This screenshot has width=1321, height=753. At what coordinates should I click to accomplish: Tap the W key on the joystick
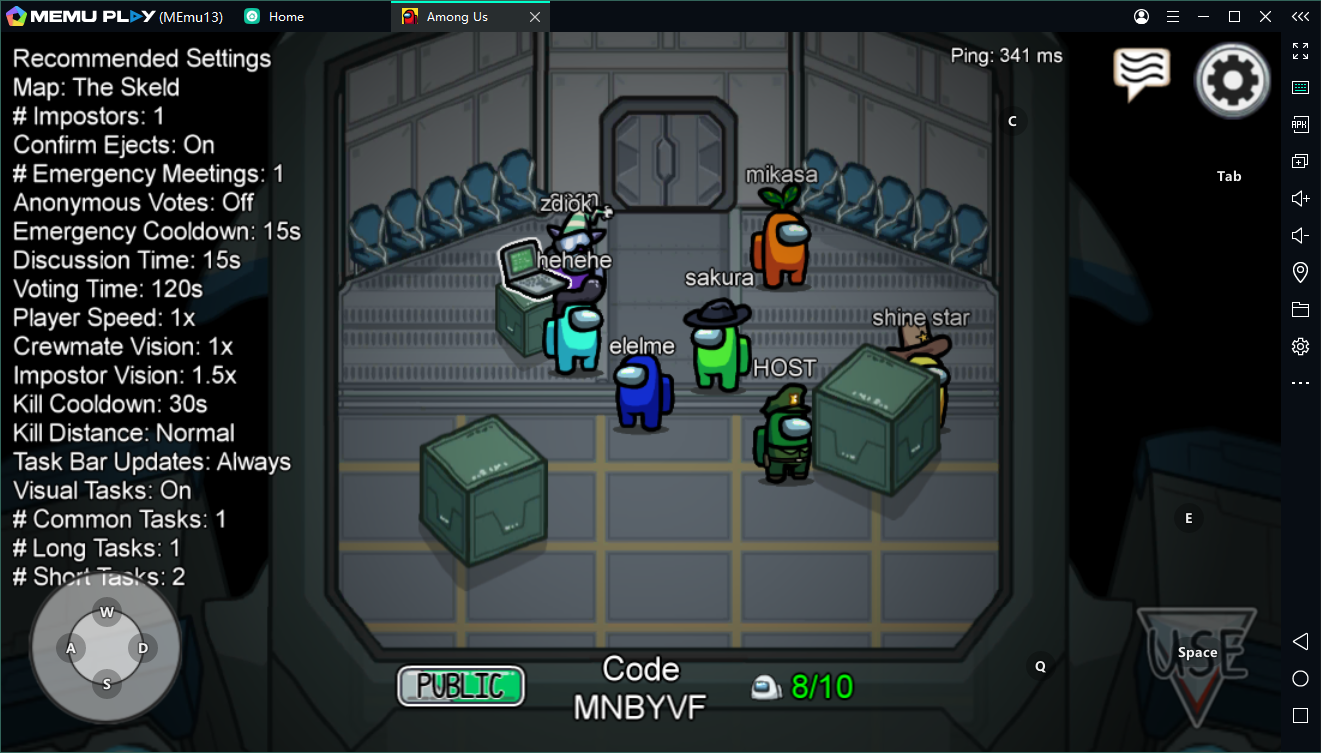coord(107,612)
